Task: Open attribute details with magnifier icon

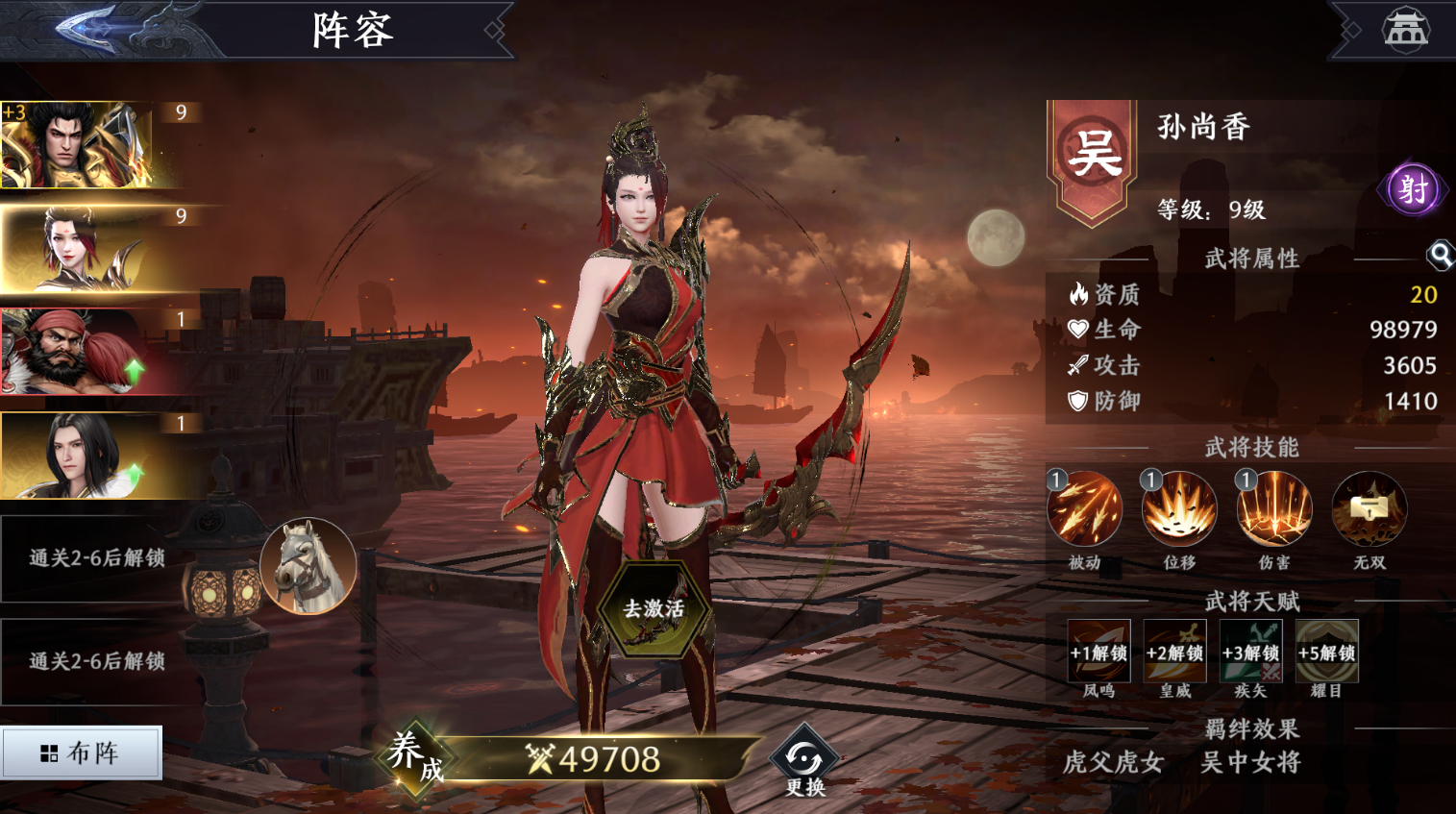Action: tap(1439, 255)
